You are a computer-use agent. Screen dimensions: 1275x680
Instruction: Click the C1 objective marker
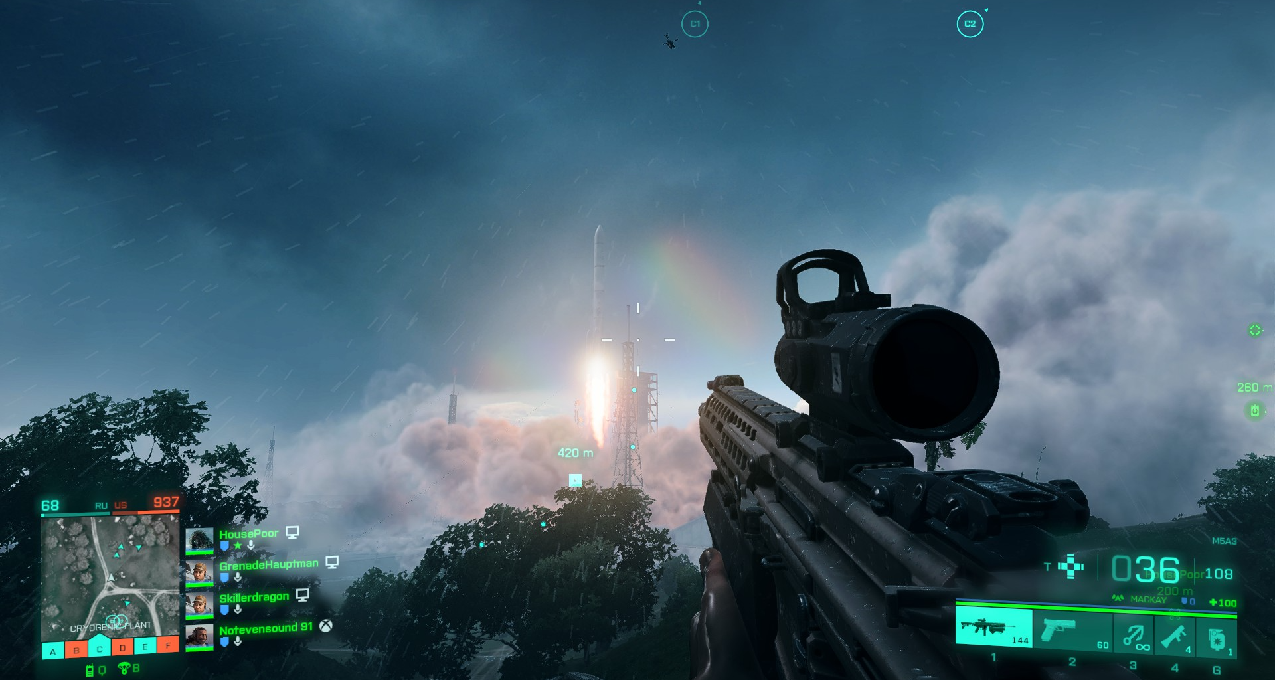click(695, 24)
